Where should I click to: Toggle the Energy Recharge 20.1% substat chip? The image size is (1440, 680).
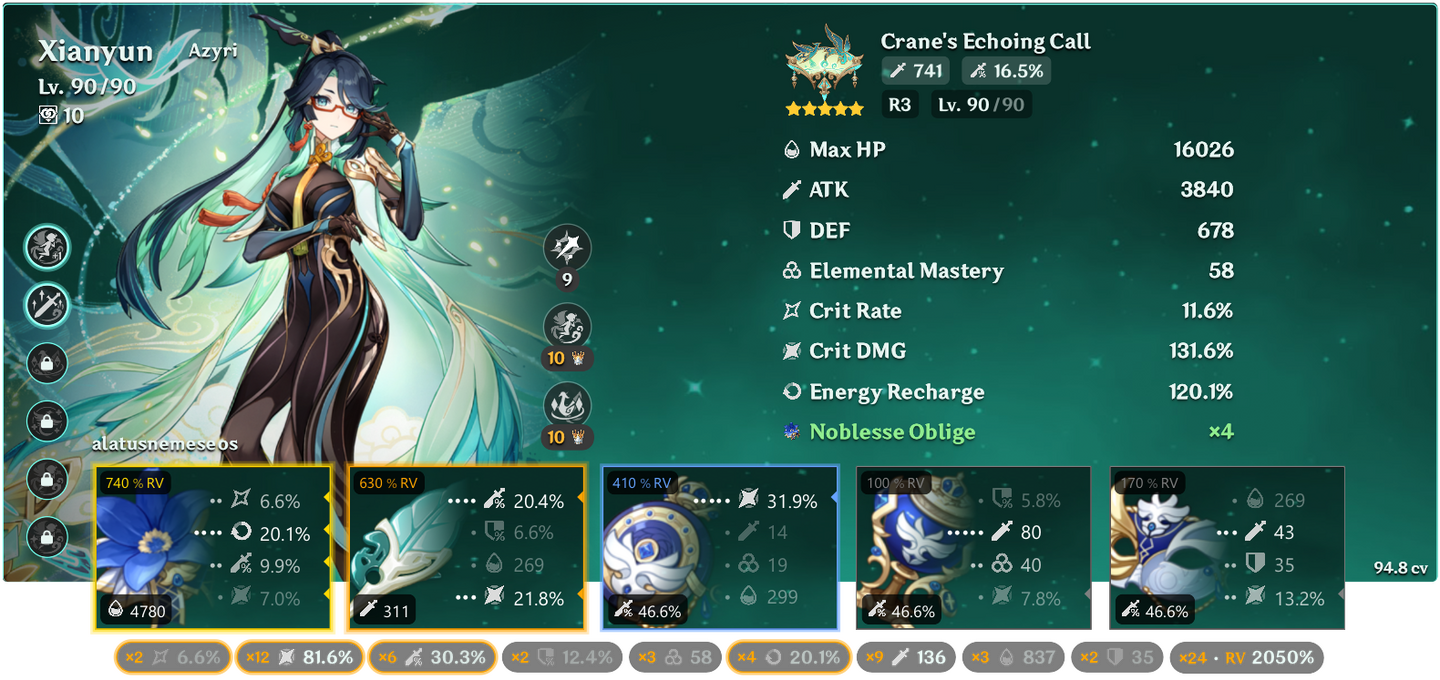pyautogui.click(x=789, y=657)
